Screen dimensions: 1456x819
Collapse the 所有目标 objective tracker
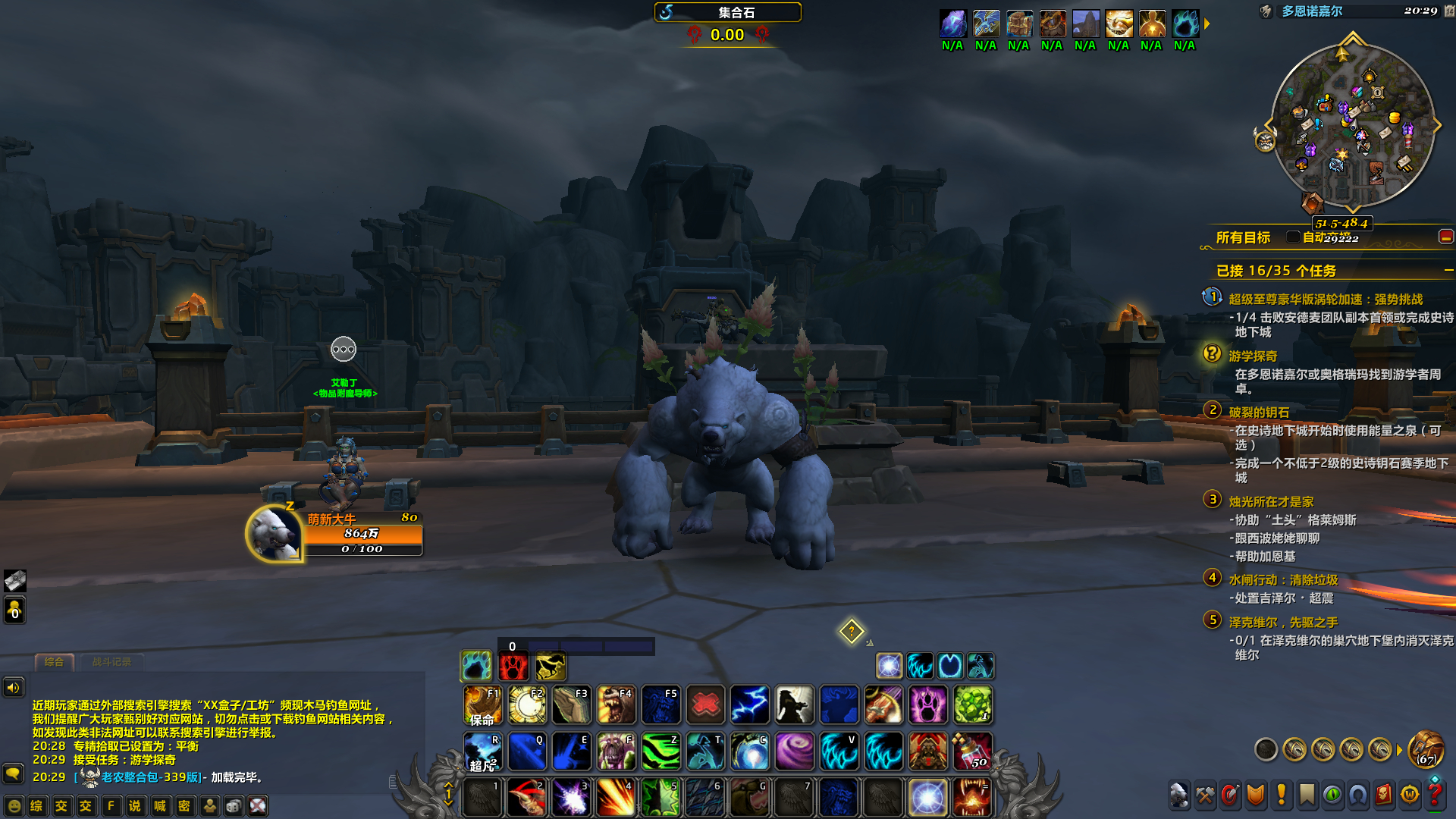pos(1445,237)
